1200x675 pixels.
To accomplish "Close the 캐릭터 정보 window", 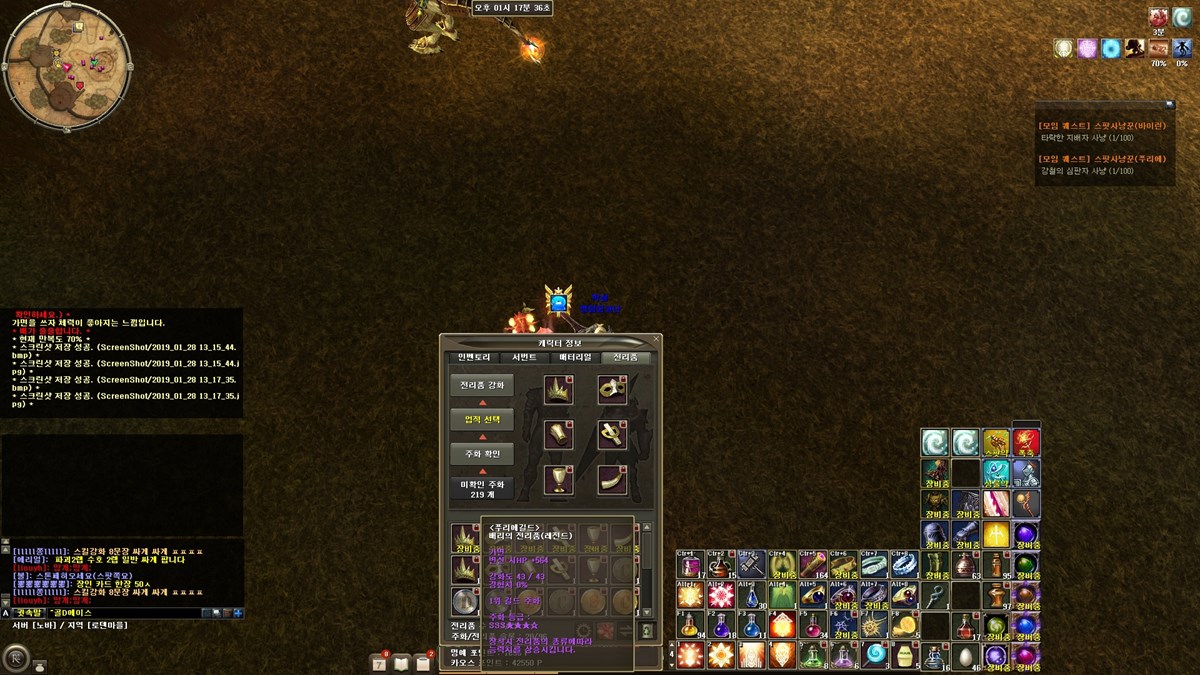I will 655,340.
